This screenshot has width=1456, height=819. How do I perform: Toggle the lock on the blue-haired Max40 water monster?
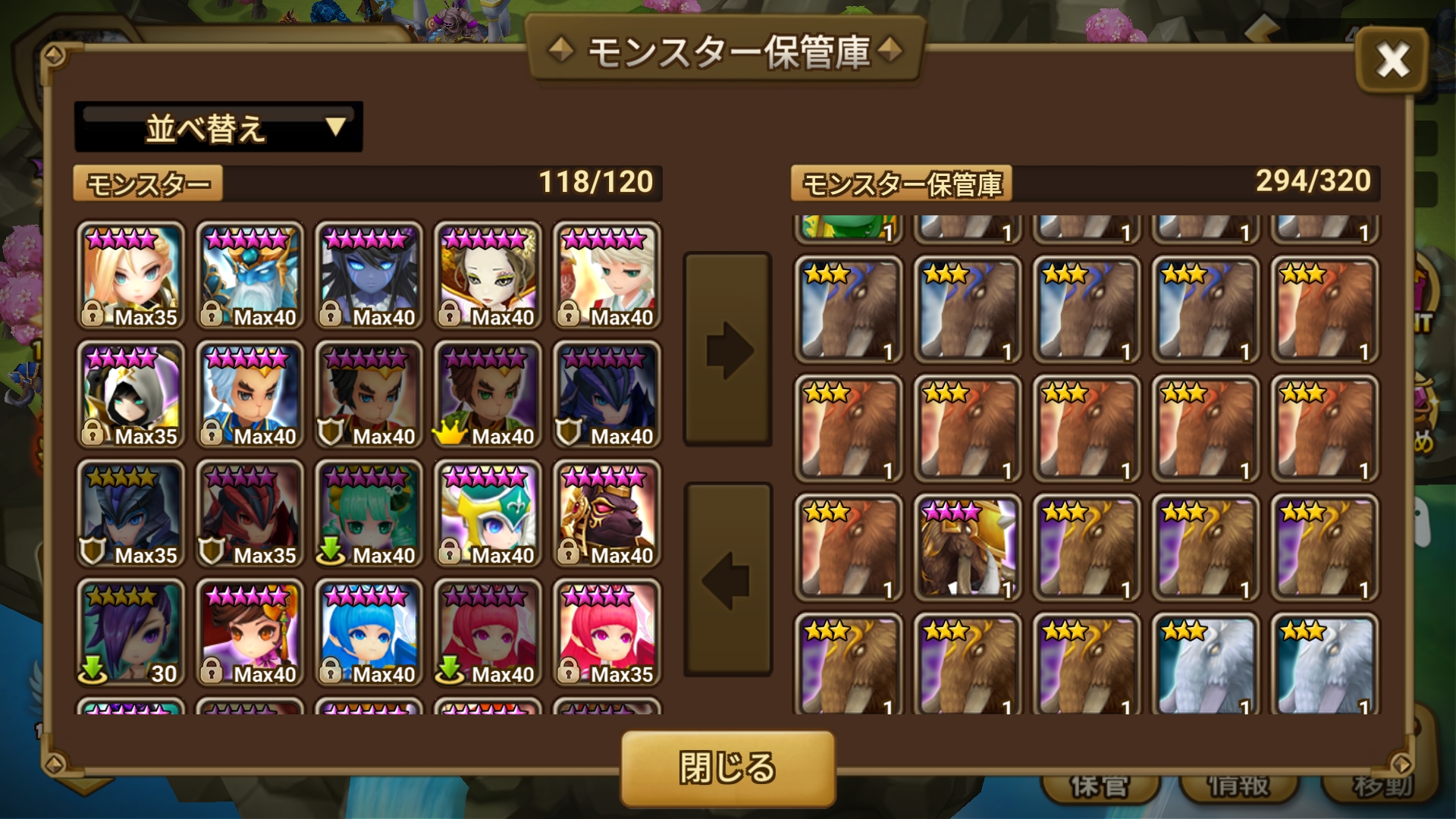(331, 673)
